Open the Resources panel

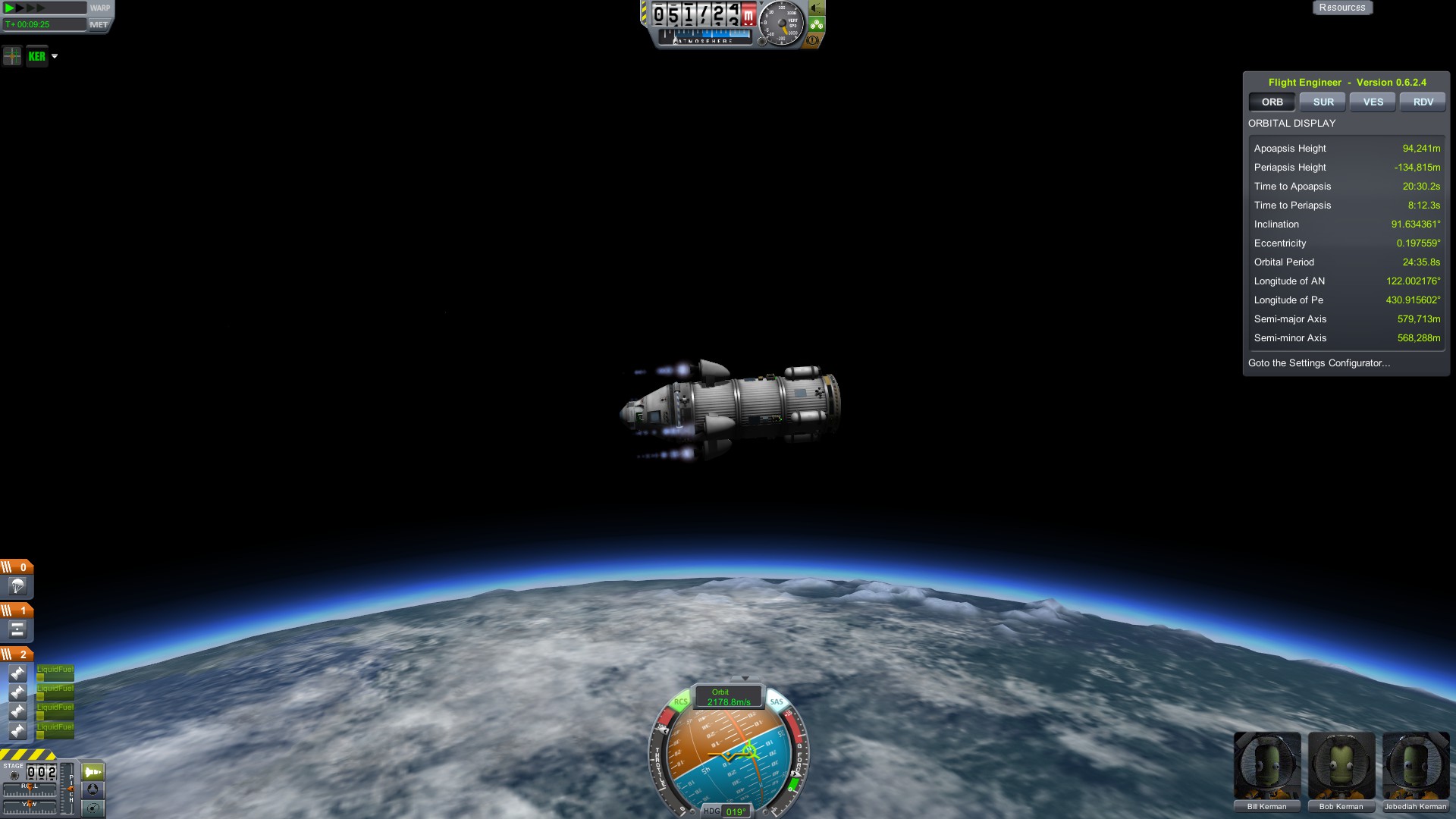[x=1341, y=8]
